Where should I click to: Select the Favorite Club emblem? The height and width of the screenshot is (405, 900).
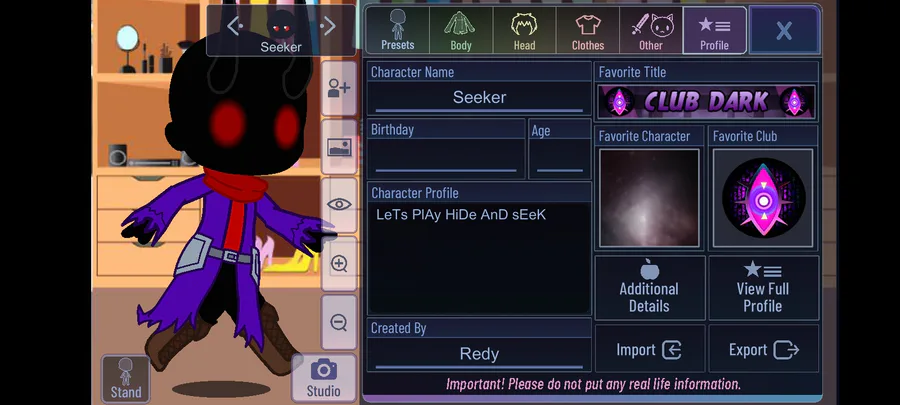coord(763,198)
